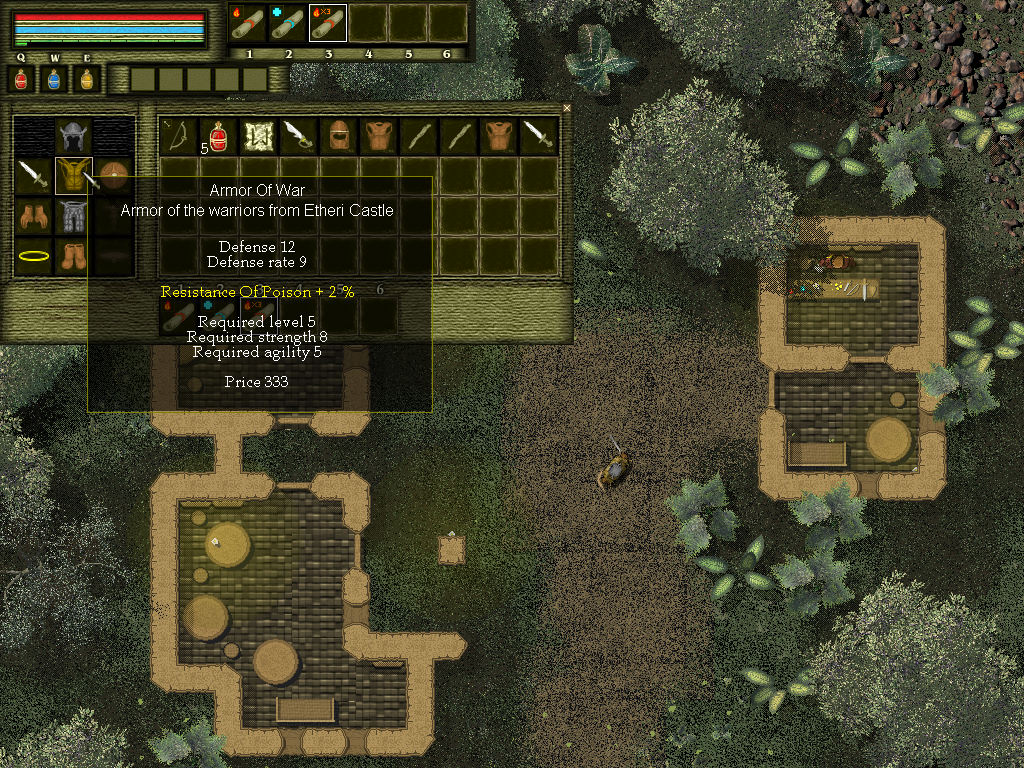Select the red potion stack of 5
1024x768 pixels.
(219, 136)
